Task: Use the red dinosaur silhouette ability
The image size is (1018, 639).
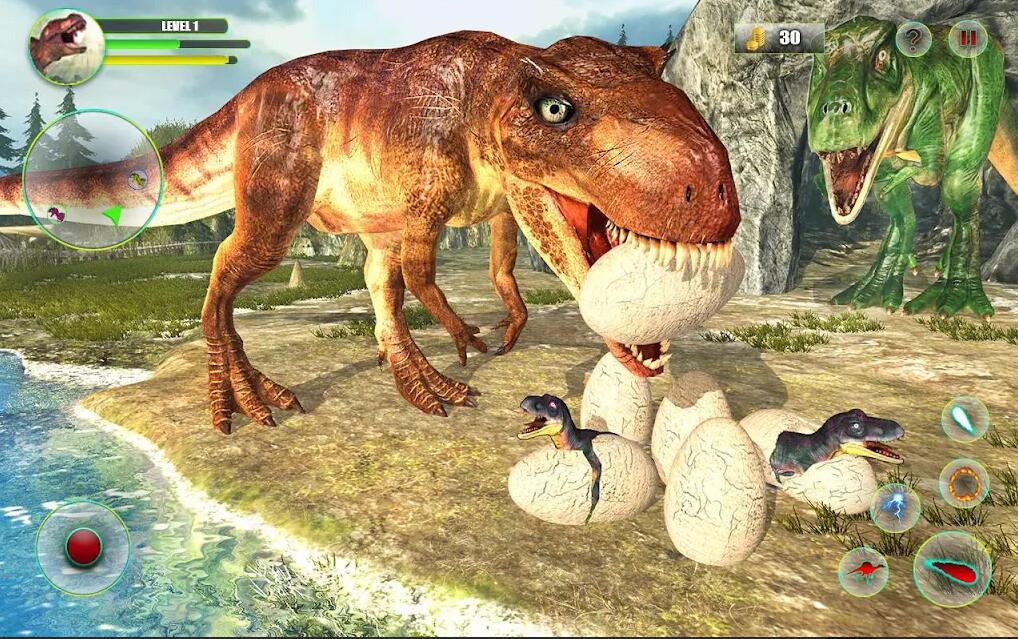Action: (x=863, y=572)
